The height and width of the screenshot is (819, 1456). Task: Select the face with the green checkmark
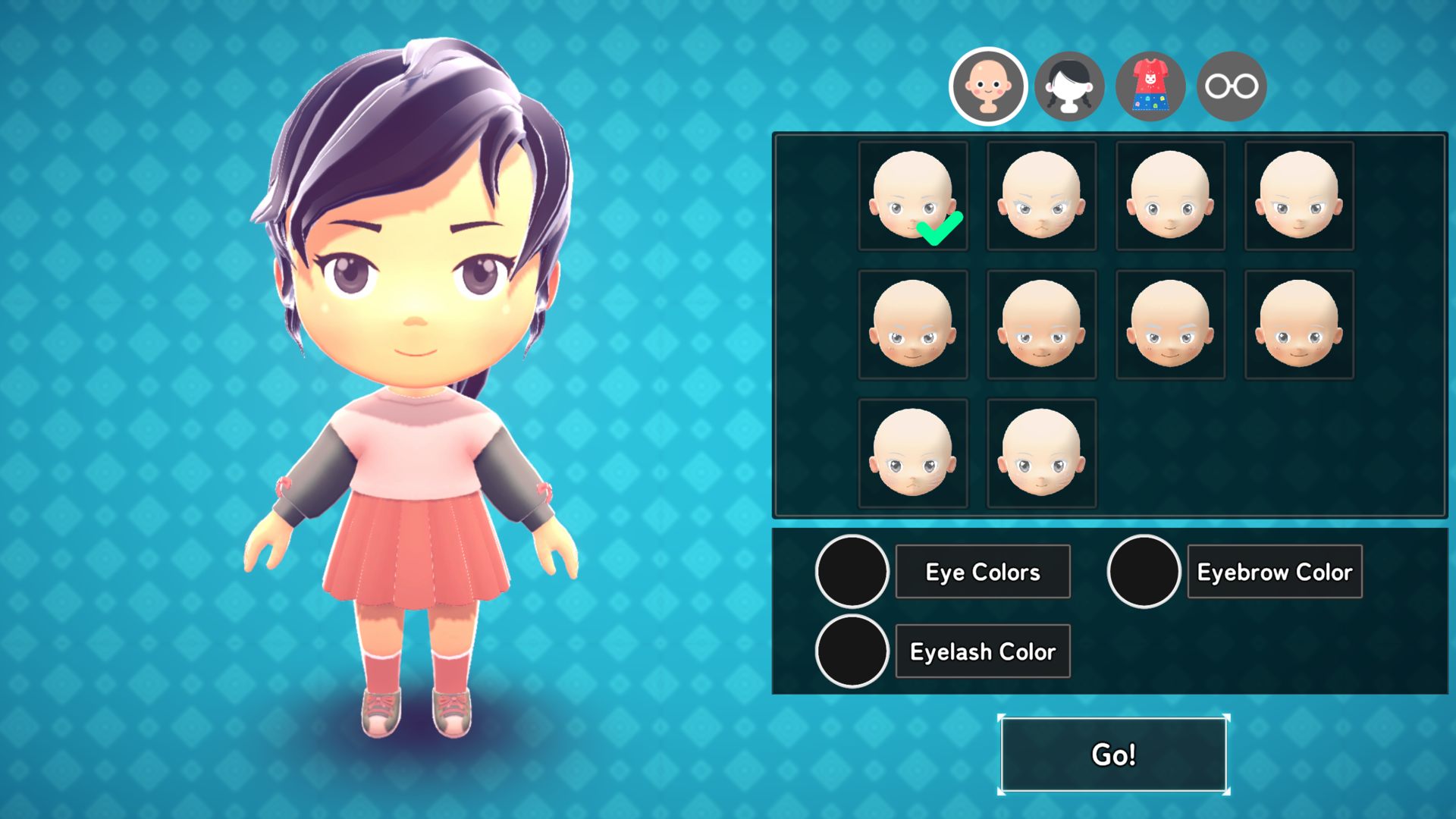pyautogui.click(x=913, y=196)
